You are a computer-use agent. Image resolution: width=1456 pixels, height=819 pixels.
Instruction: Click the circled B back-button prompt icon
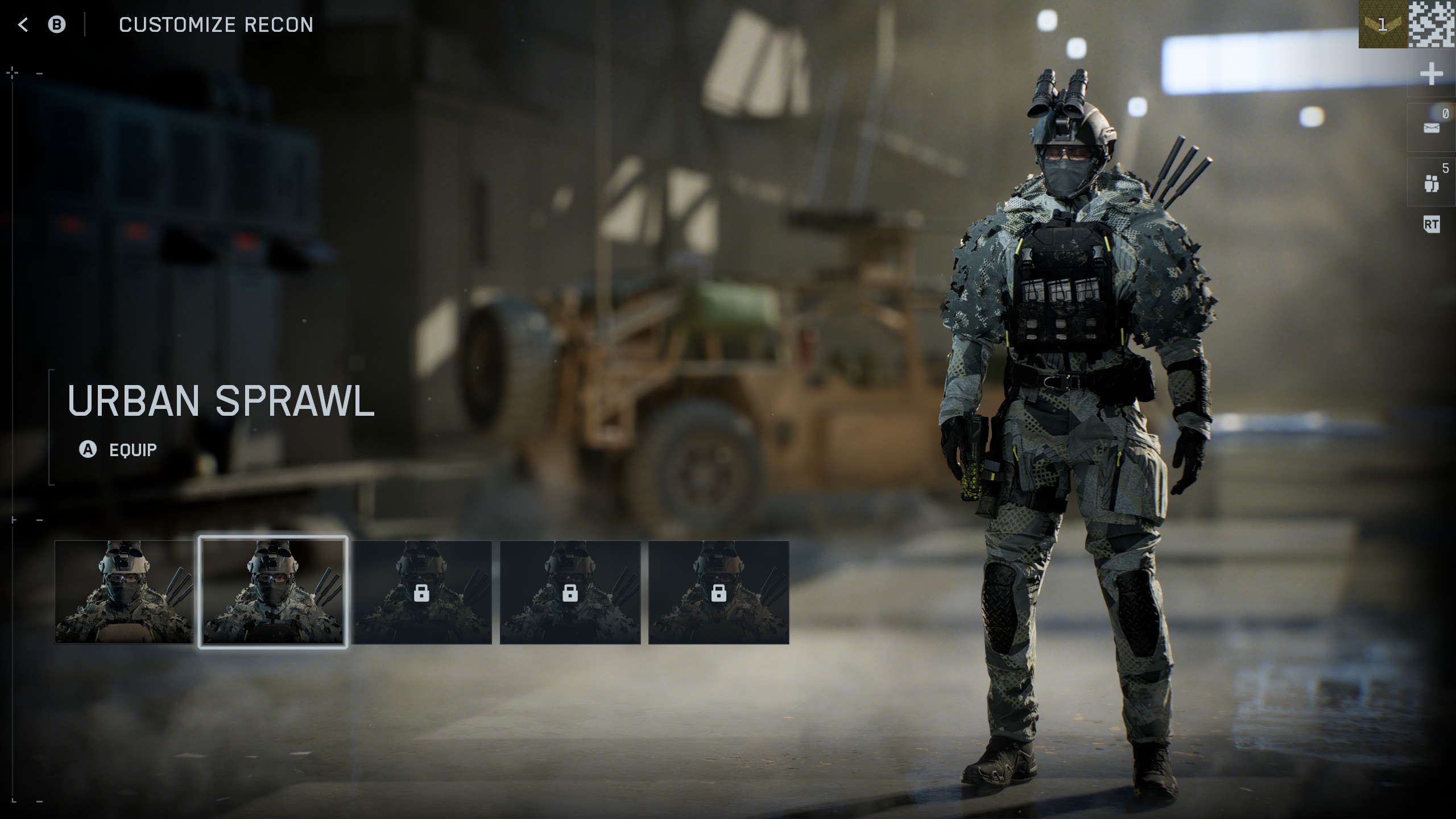57,24
